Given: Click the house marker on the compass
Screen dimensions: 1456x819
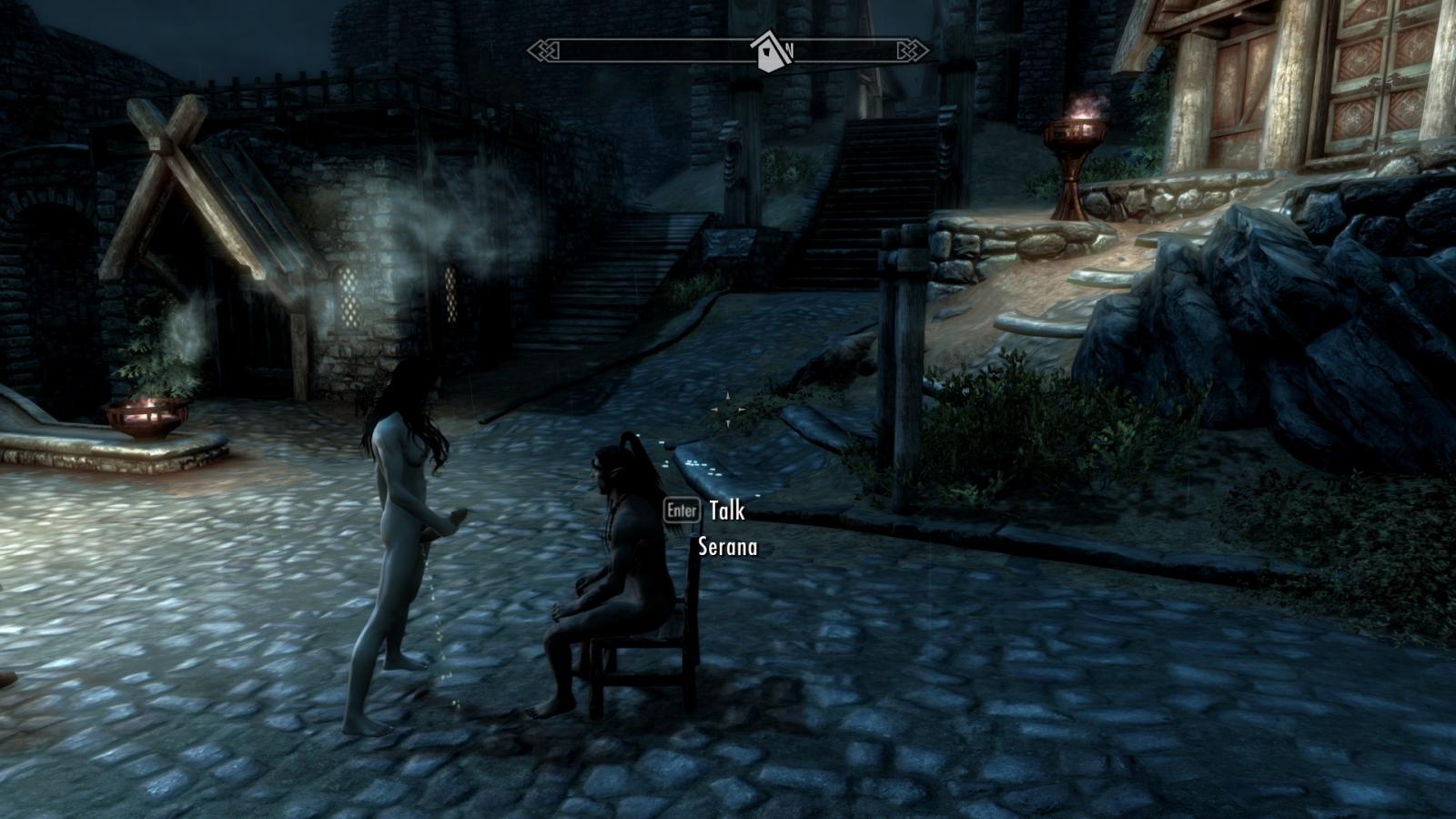Looking at the screenshot, I should coord(767,53).
